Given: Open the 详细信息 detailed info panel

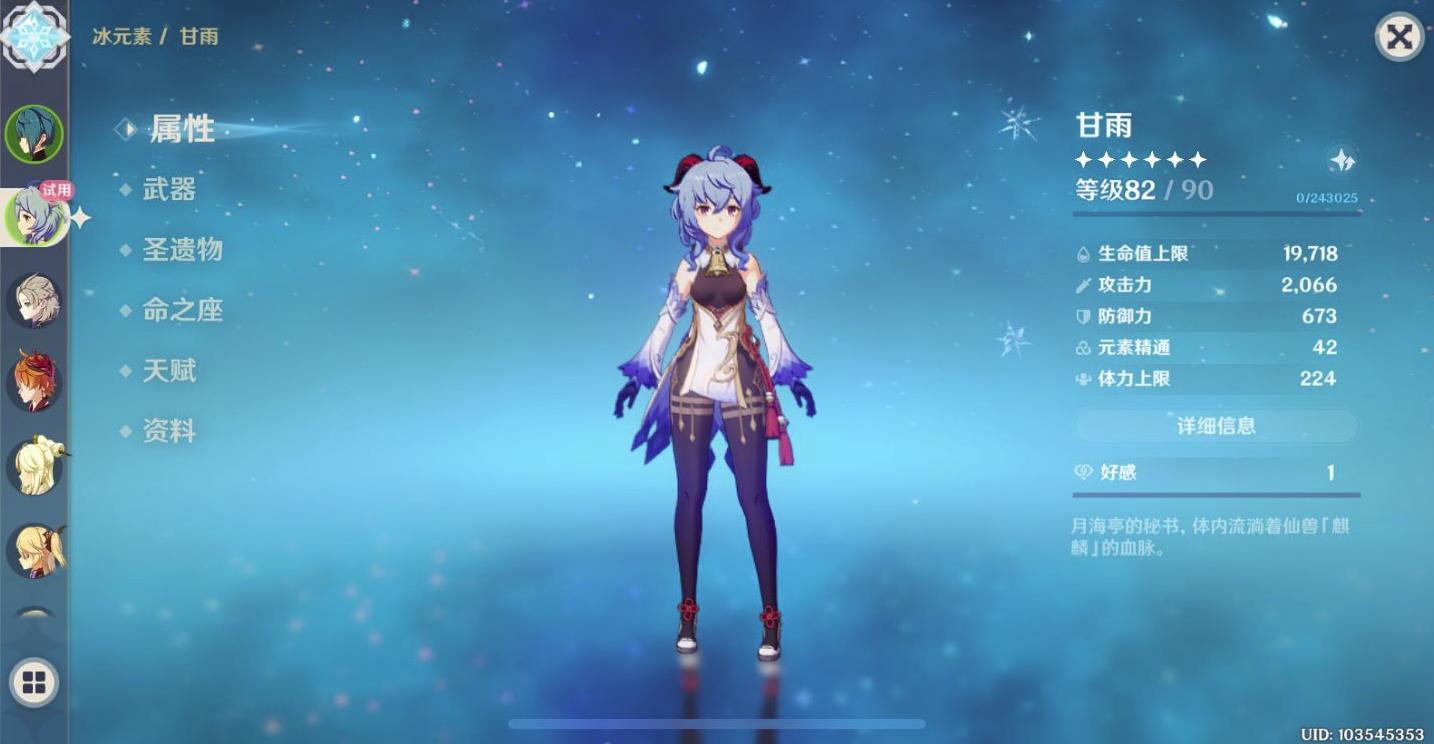Looking at the screenshot, I should pos(1215,425).
